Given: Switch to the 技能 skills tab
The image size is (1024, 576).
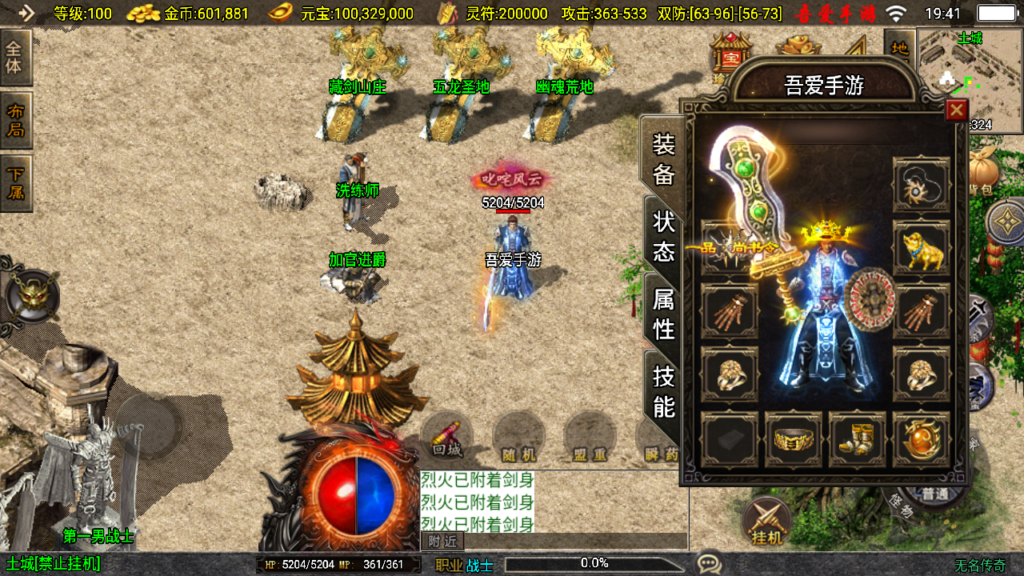Looking at the screenshot, I should [x=664, y=391].
